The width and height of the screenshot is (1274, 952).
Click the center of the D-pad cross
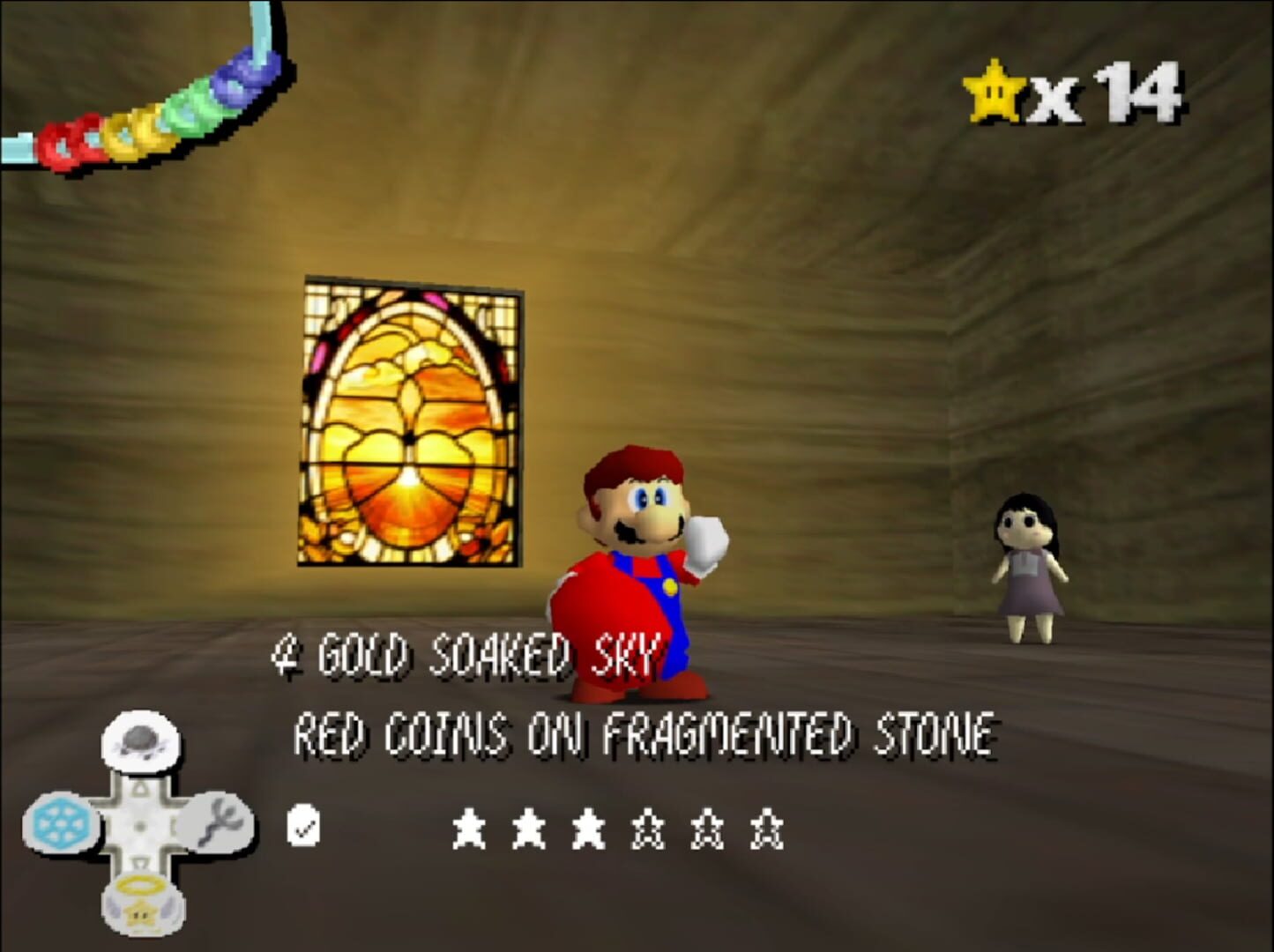click(x=141, y=824)
